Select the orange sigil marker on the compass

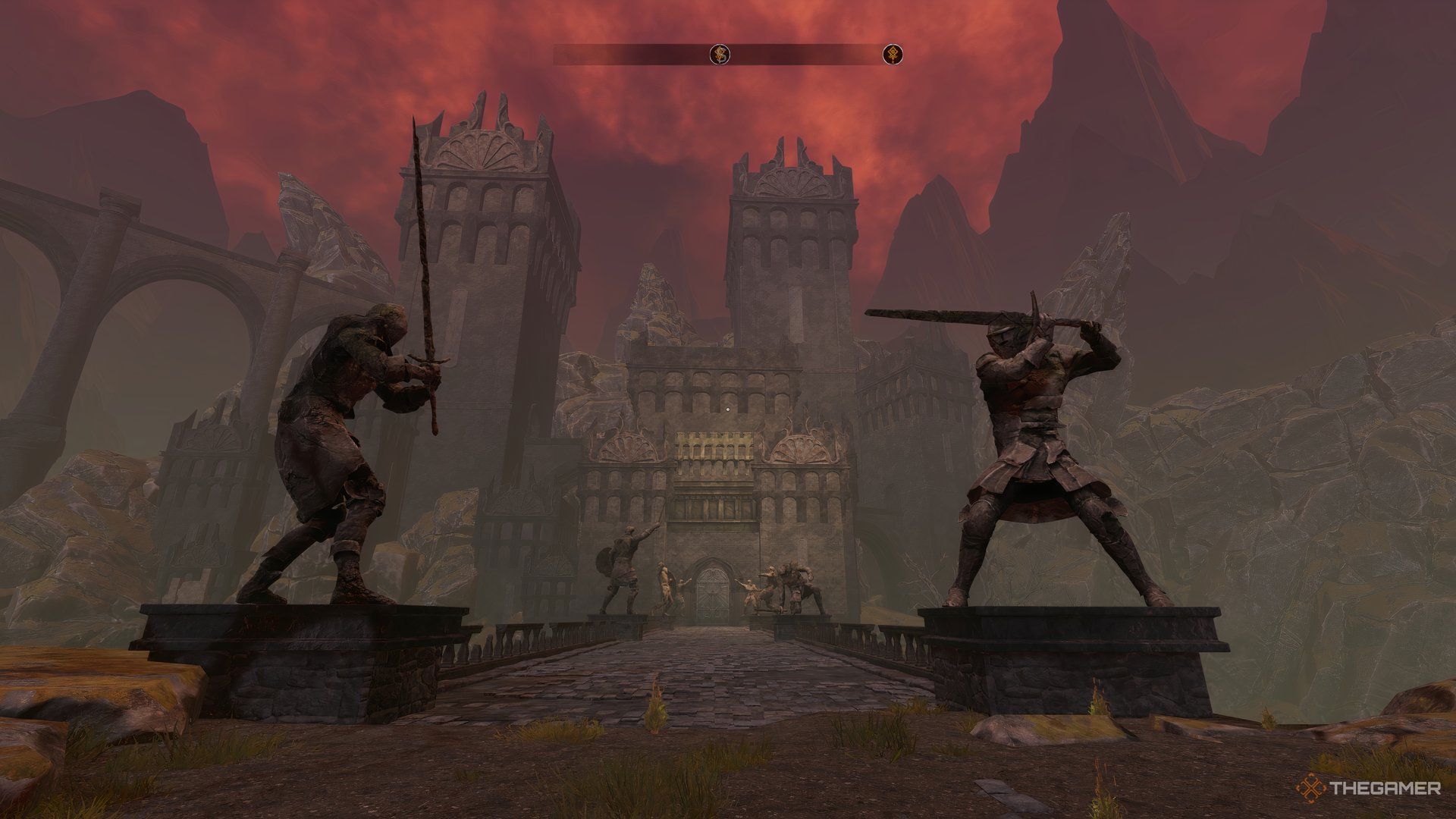point(893,55)
